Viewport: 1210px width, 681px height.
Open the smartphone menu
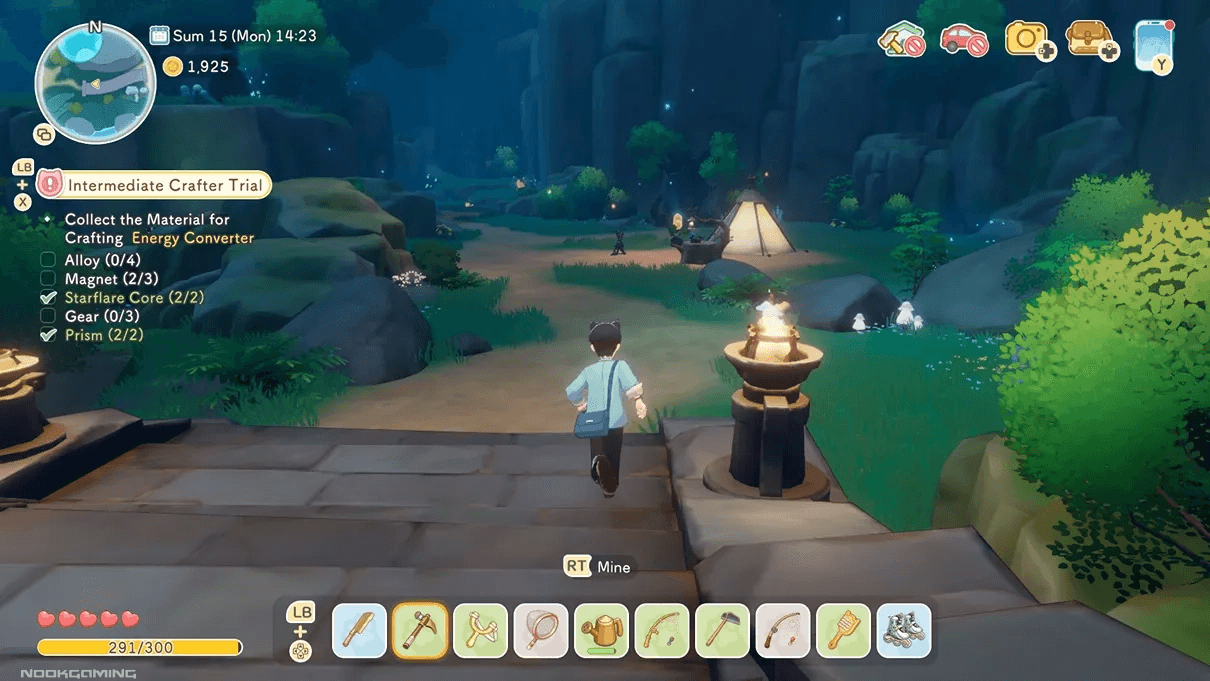(1153, 41)
